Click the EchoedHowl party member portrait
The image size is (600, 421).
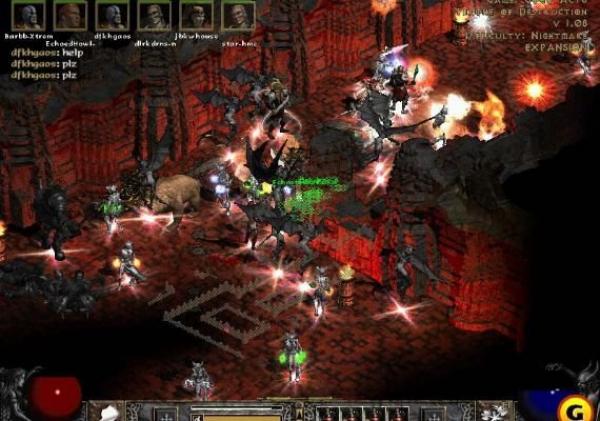[70, 16]
